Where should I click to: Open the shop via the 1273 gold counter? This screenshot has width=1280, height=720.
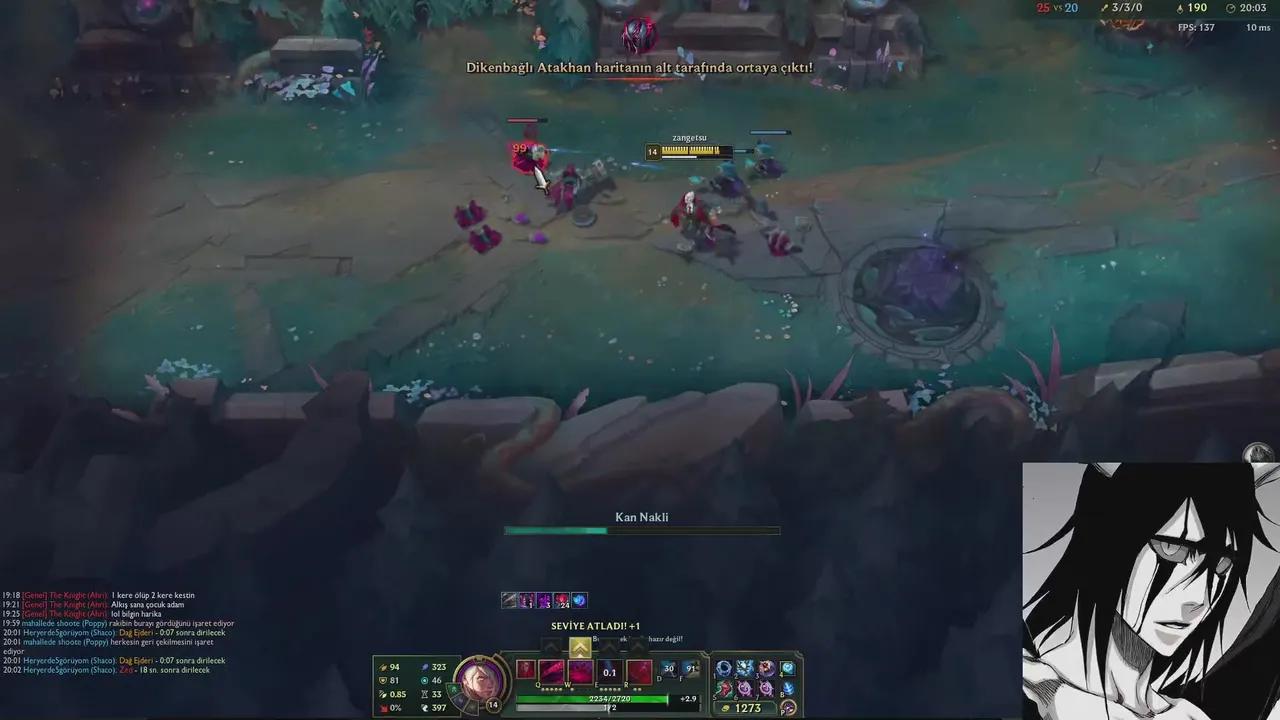[747, 706]
